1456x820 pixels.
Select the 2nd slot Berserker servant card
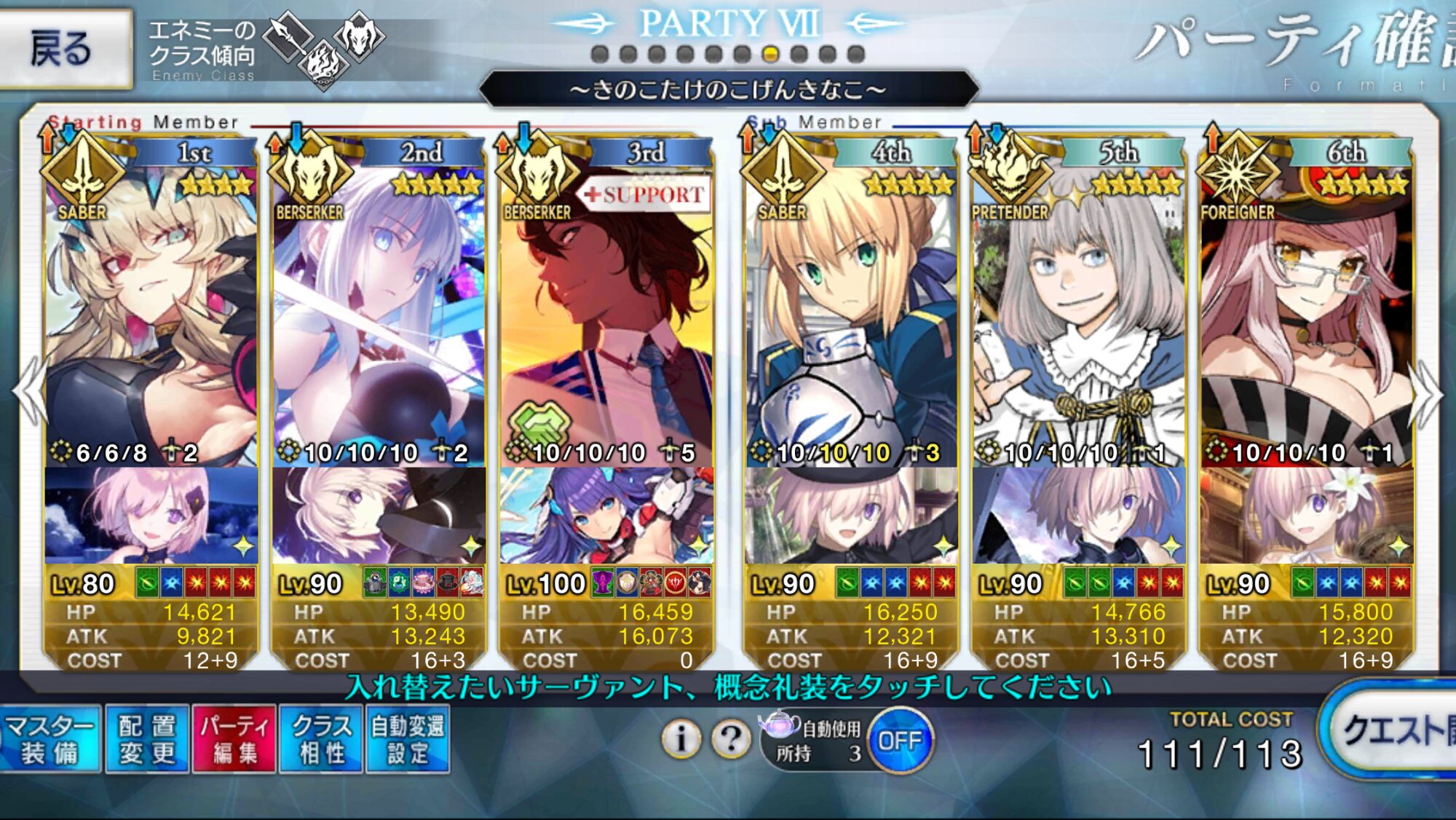click(x=379, y=313)
